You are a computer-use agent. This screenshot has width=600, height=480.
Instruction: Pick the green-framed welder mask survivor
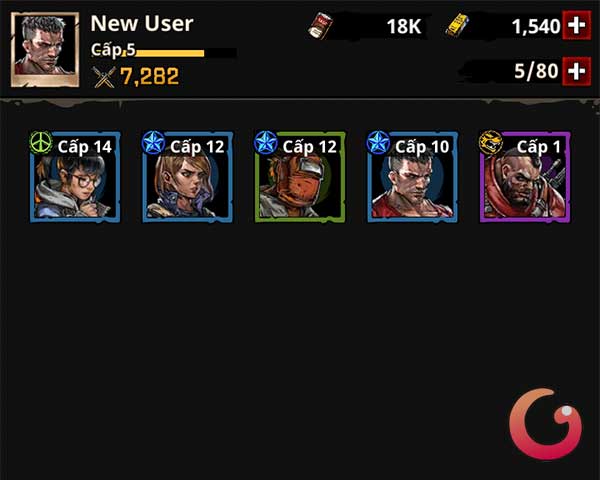[300, 177]
